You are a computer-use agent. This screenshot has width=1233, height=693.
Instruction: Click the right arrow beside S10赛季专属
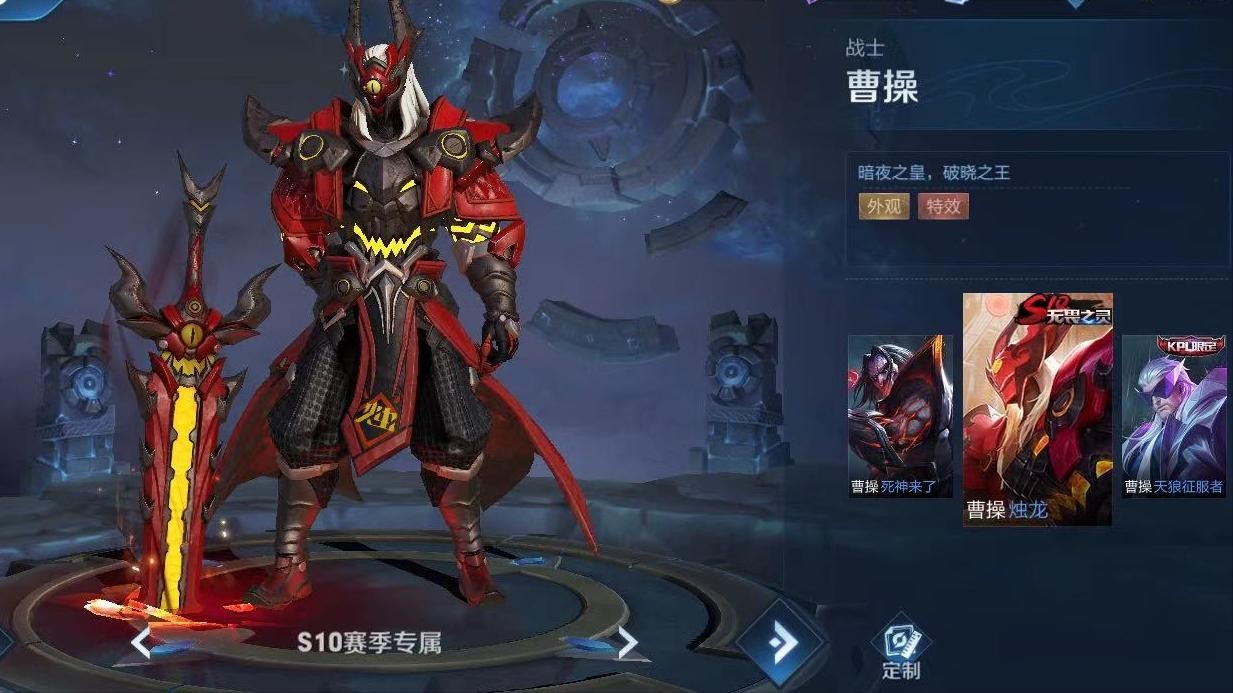tap(627, 642)
